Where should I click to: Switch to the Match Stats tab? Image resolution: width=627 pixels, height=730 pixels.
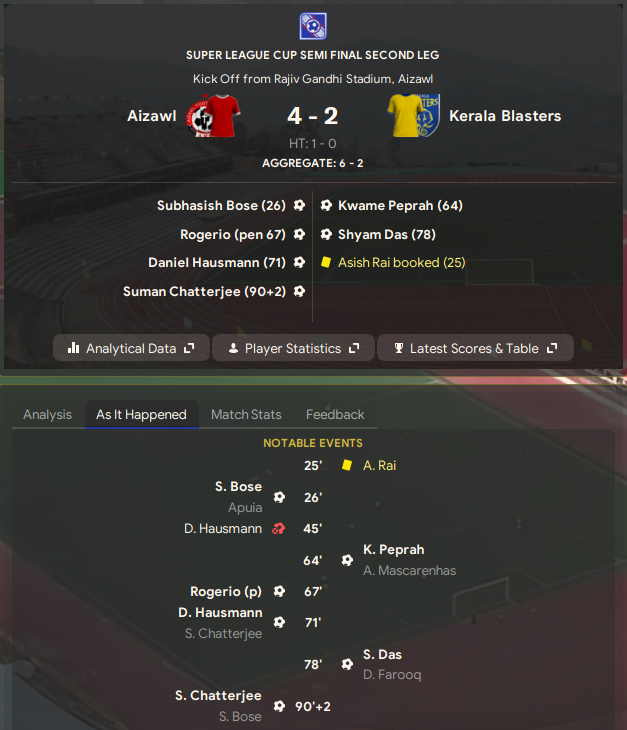[246, 414]
